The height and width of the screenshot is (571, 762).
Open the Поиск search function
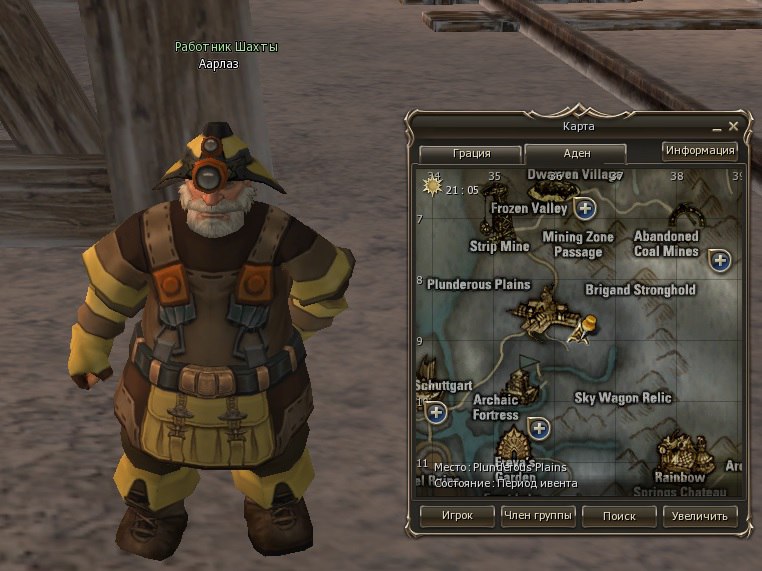pyautogui.click(x=619, y=516)
